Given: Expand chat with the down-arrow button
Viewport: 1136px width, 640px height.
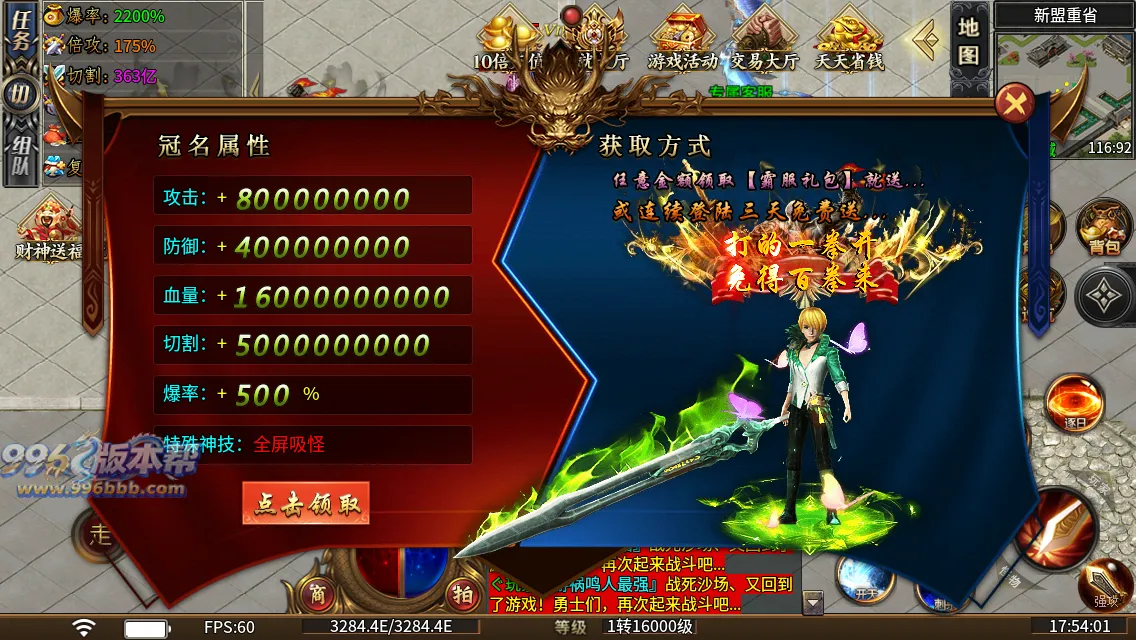Looking at the screenshot, I should tap(813, 603).
